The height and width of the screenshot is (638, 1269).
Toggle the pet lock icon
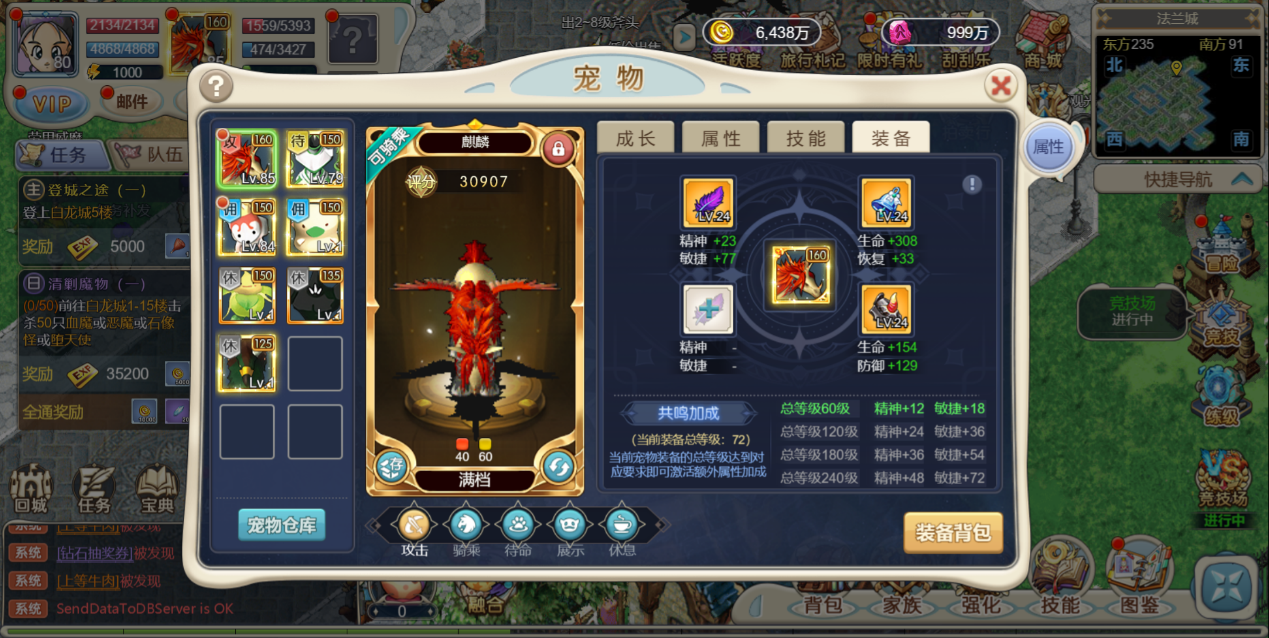(x=558, y=149)
